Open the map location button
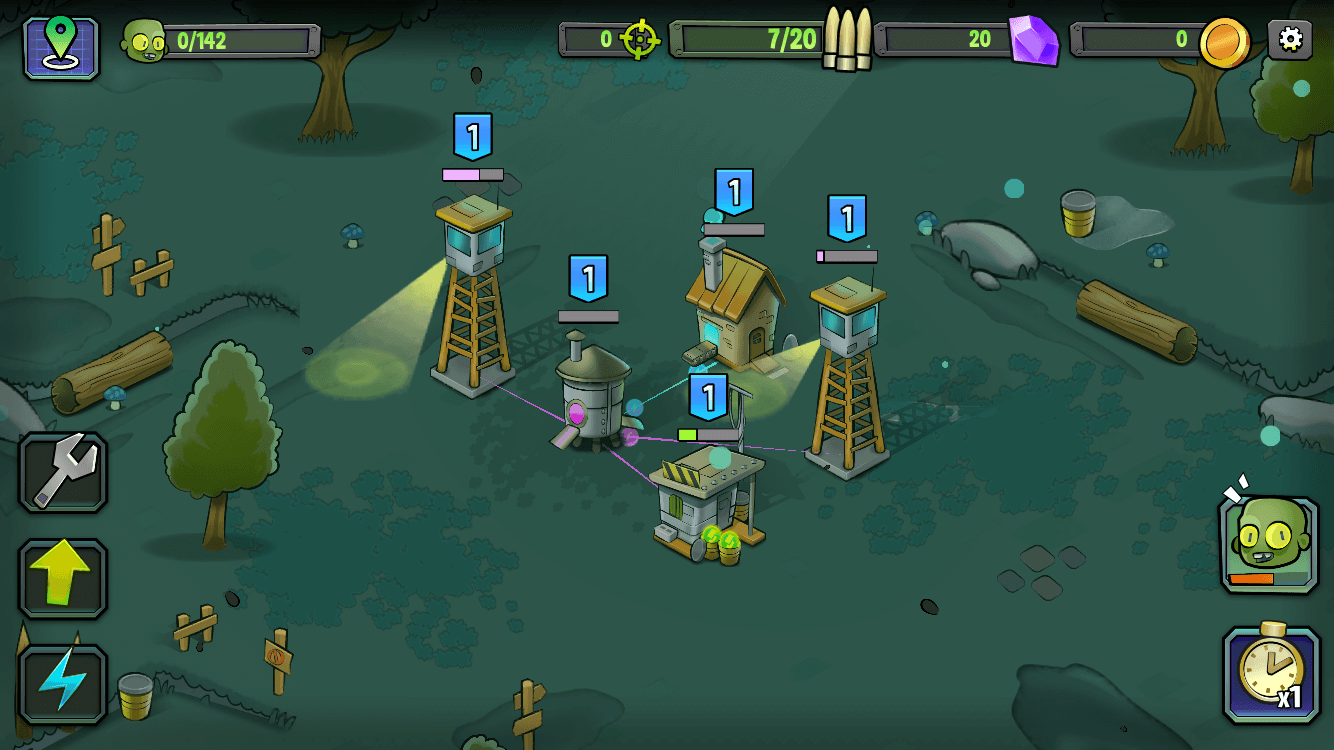The image size is (1334, 750). pos(61,47)
